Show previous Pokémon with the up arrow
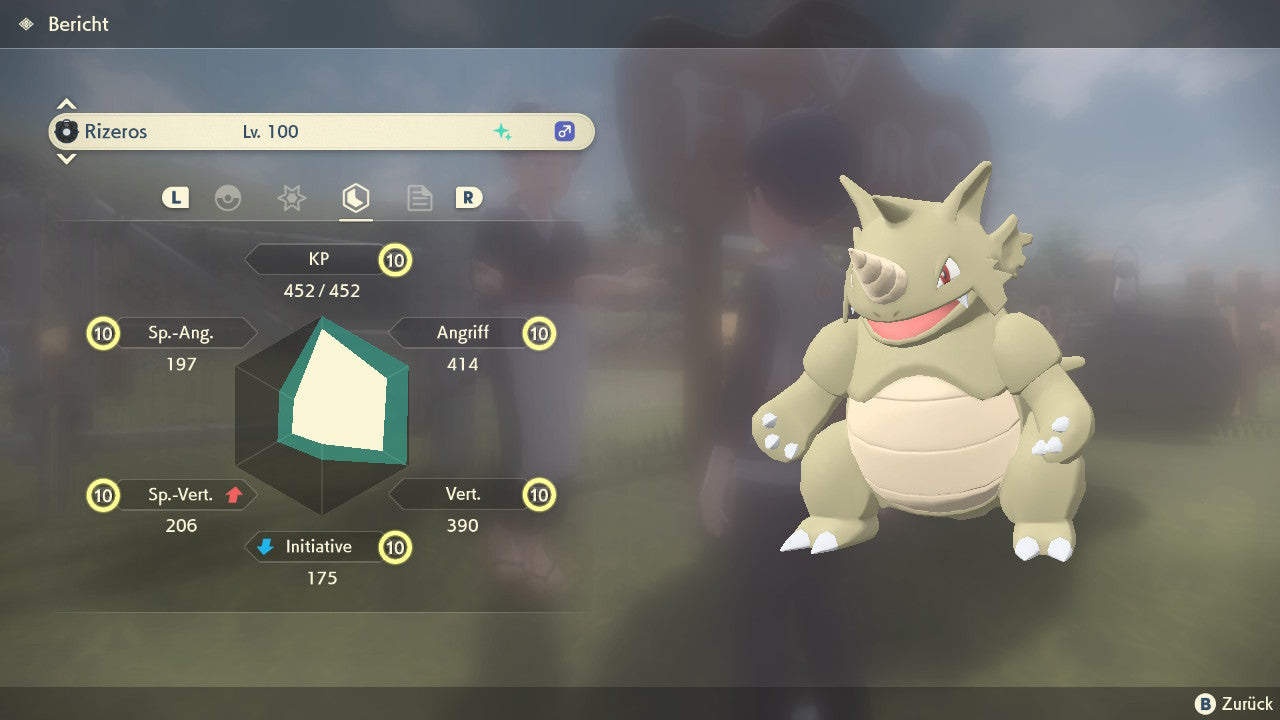This screenshot has width=1280, height=720. 66,104
